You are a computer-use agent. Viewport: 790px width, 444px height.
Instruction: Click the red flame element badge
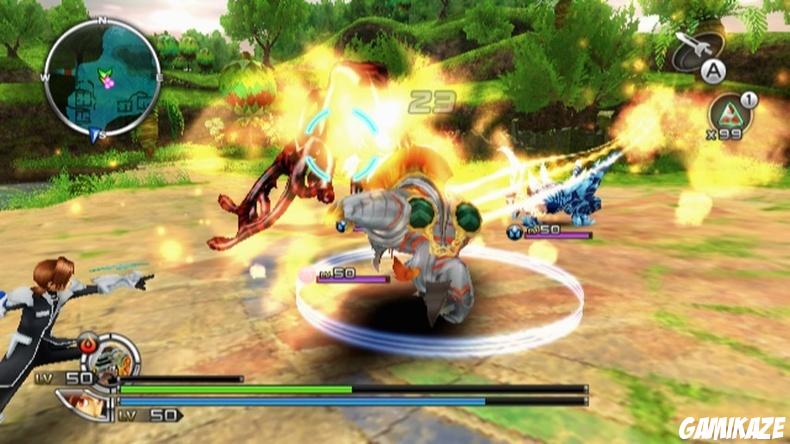pos(90,346)
